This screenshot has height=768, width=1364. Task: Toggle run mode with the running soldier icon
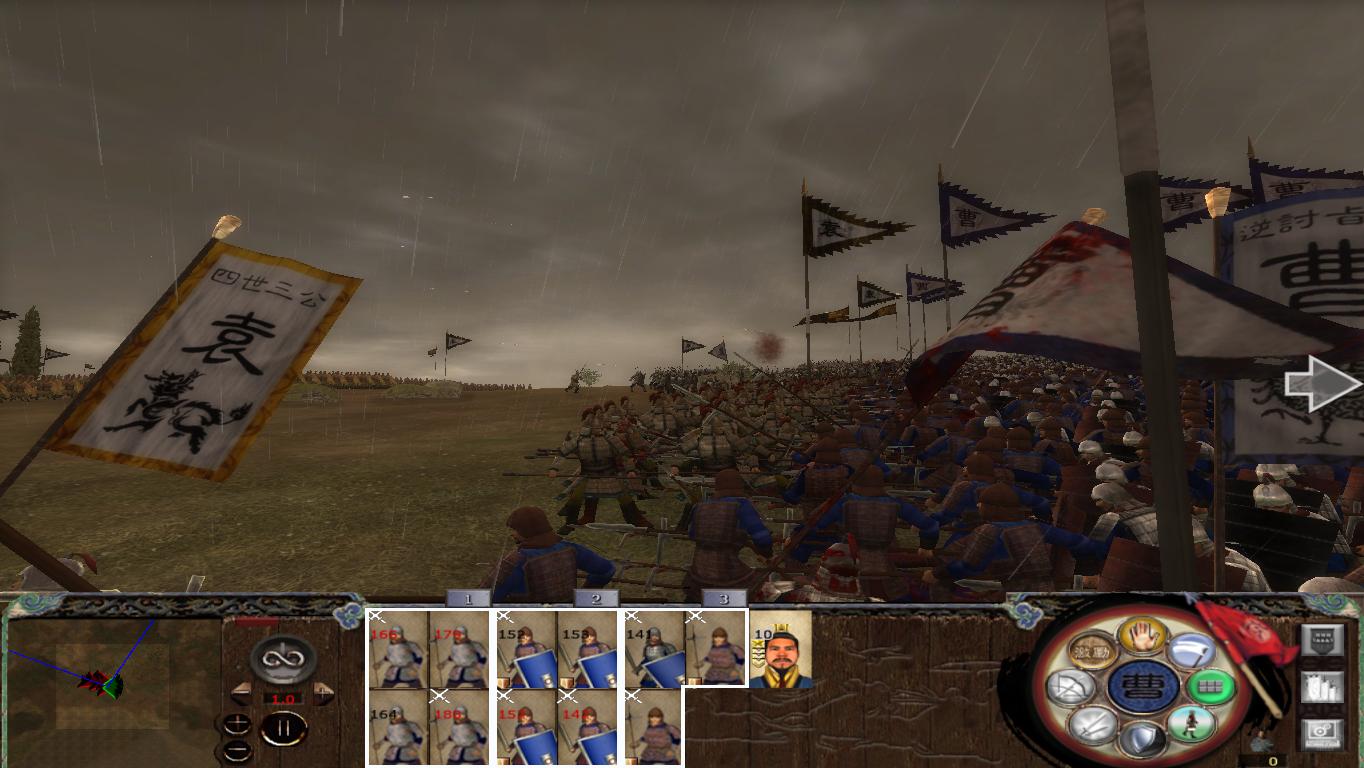[1191, 725]
